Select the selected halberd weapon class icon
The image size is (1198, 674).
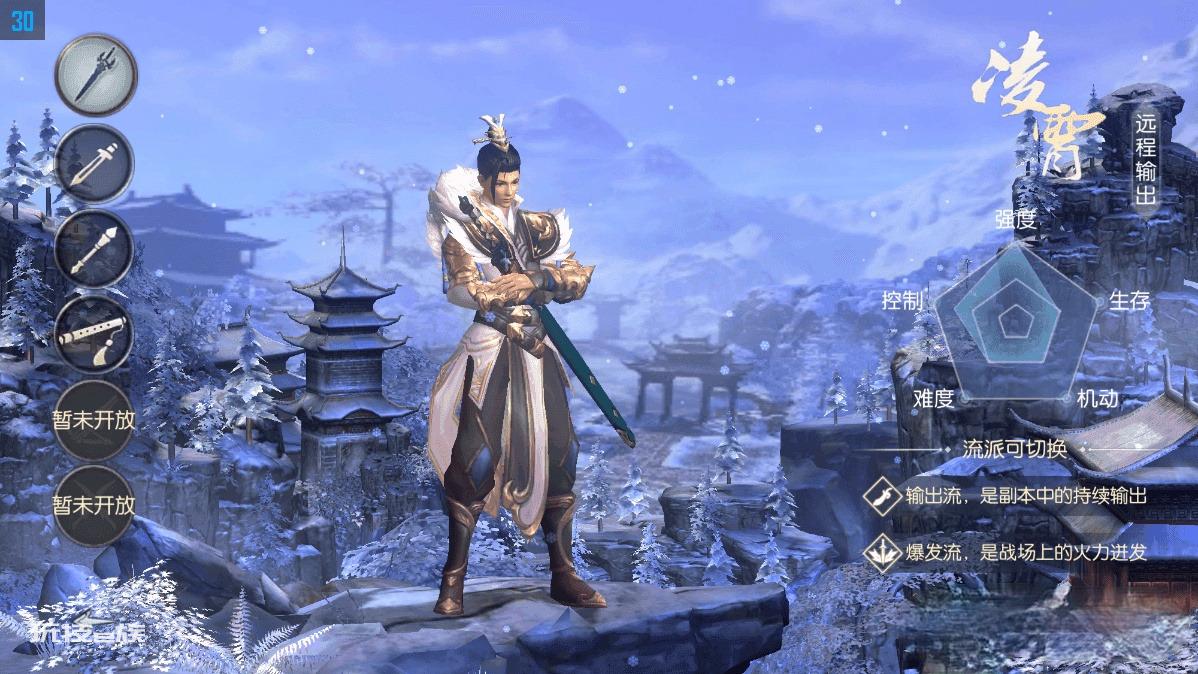click(95, 75)
